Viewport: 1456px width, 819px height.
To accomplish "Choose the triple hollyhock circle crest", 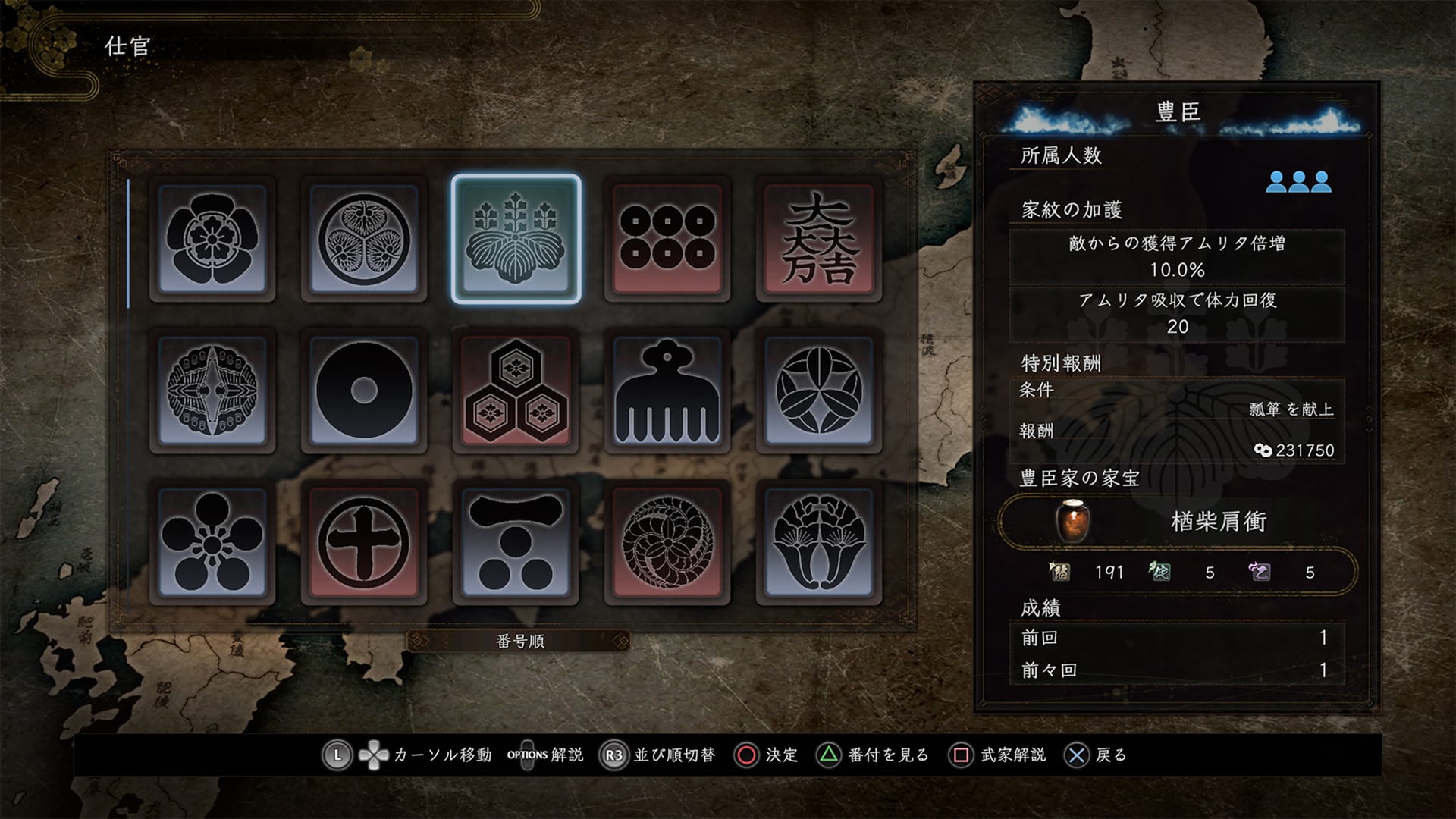I will coord(364,239).
